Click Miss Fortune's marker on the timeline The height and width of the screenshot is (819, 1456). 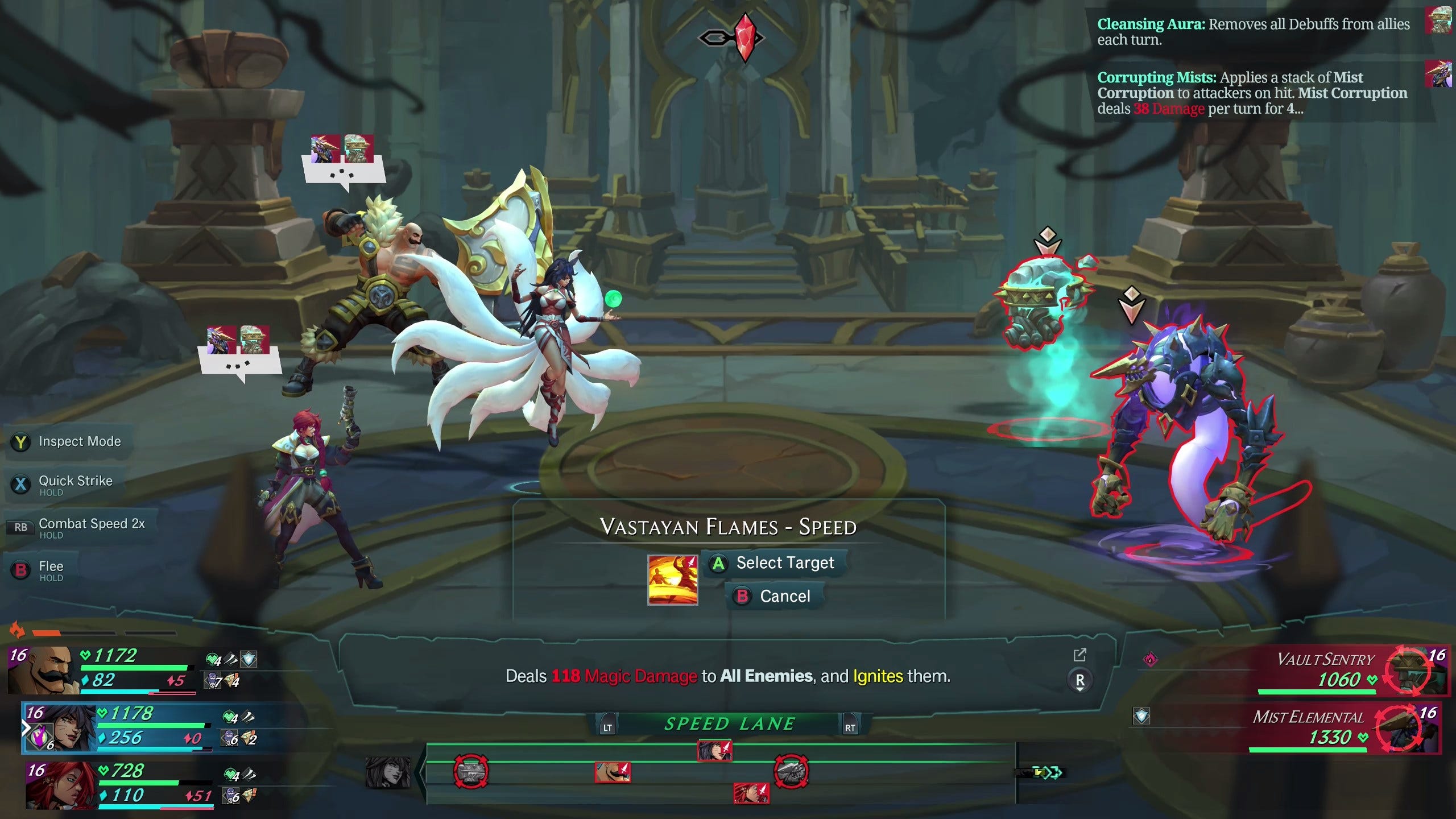click(751, 793)
